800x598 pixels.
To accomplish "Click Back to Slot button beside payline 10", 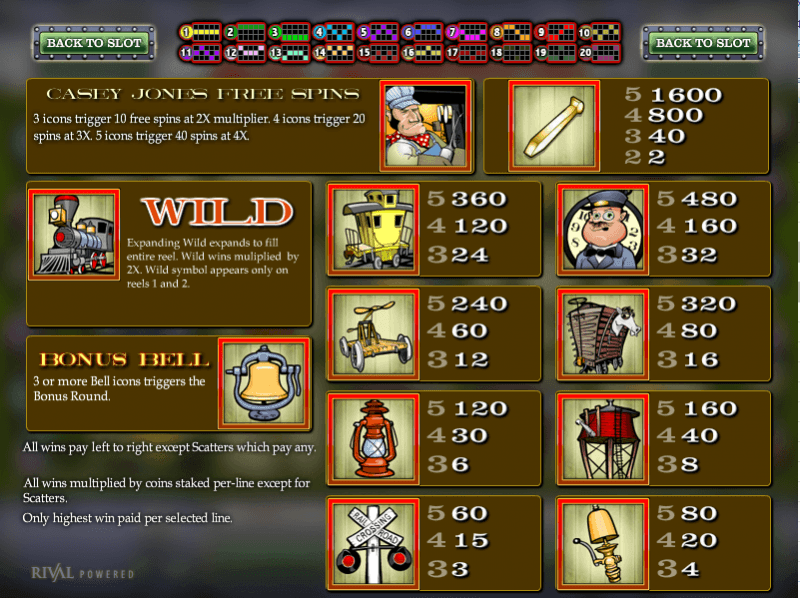I will pyautogui.click(x=703, y=43).
